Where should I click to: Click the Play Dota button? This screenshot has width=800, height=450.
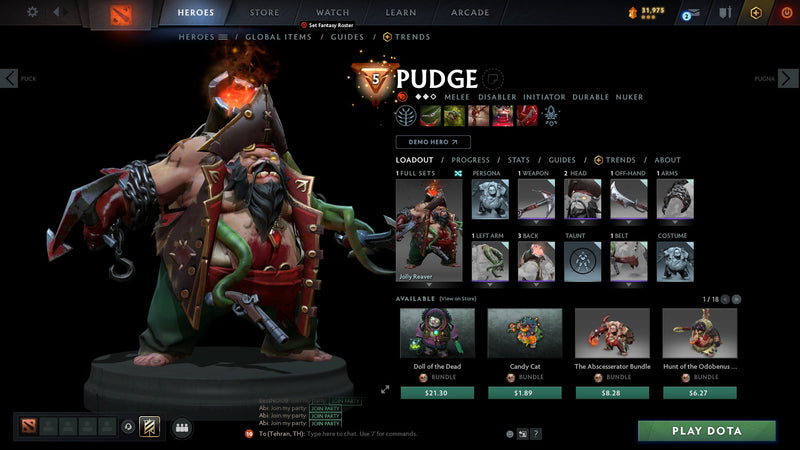pyautogui.click(x=707, y=431)
